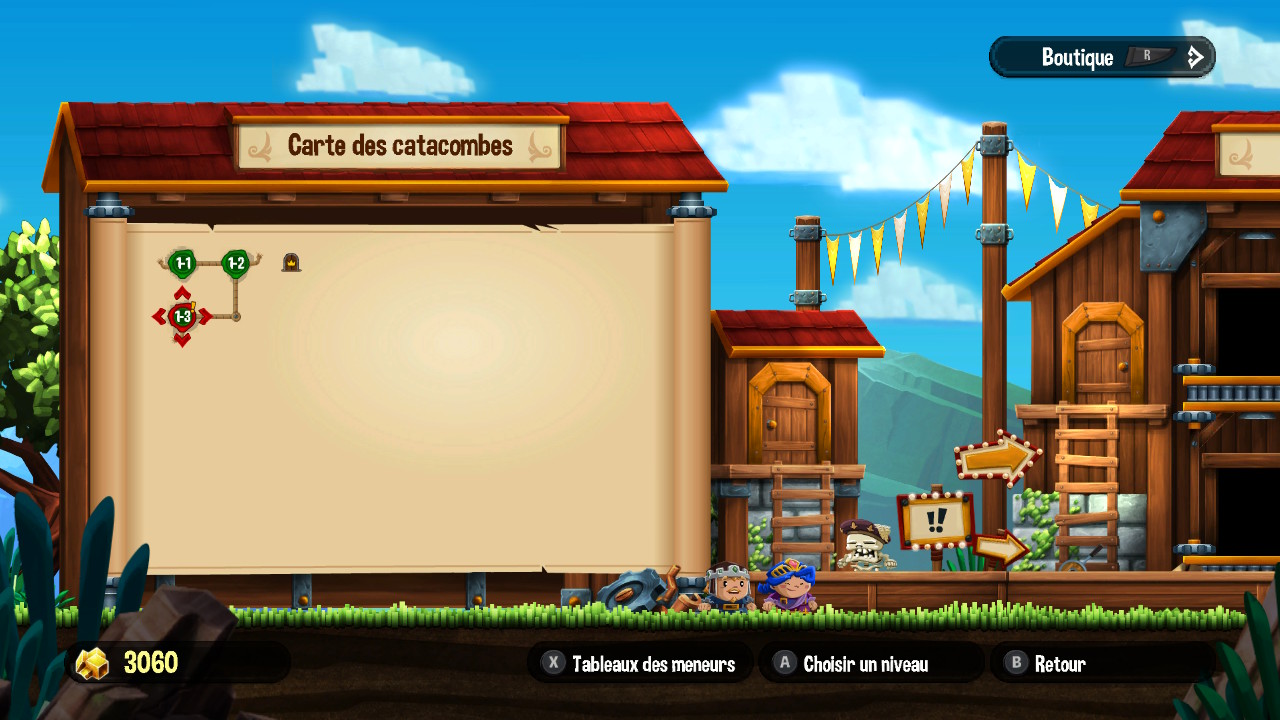Click the yellow arrow chevron inside the Boutique button
The image size is (1280, 720).
[1194, 56]
